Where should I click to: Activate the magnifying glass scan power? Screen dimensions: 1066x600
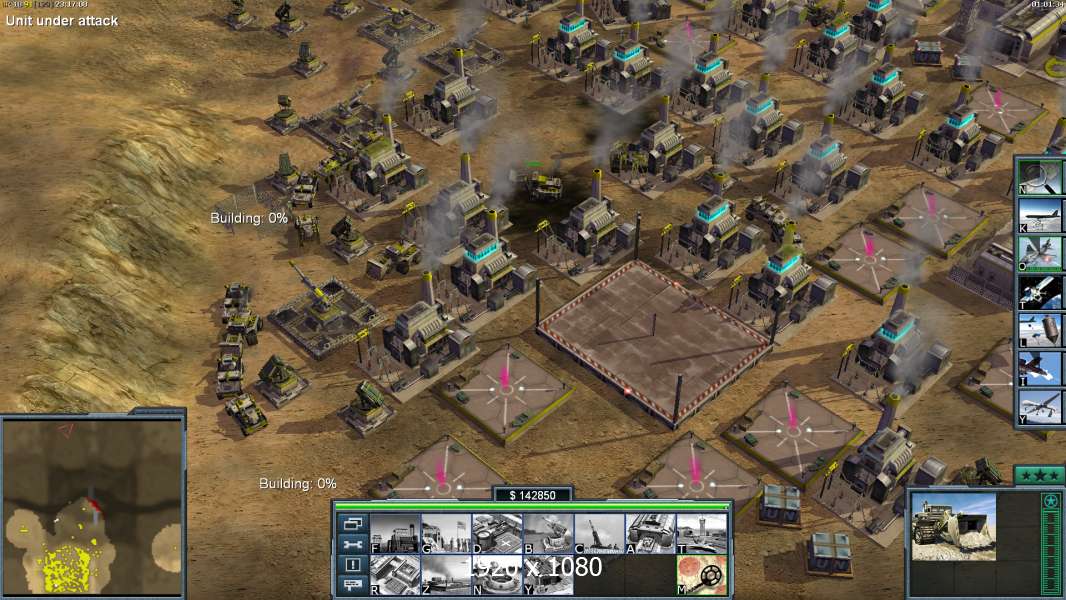(1040, 176)
